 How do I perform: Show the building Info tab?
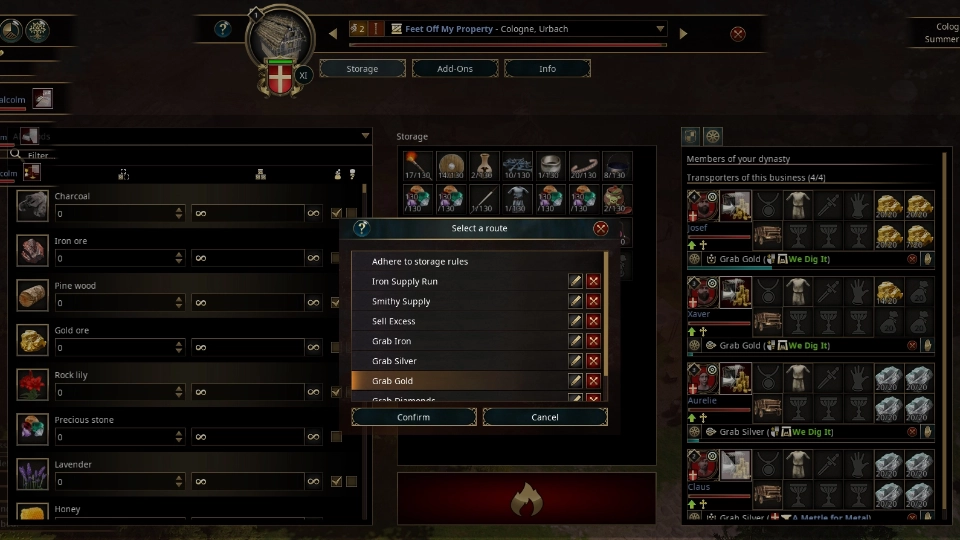click(x=547, y=69)
